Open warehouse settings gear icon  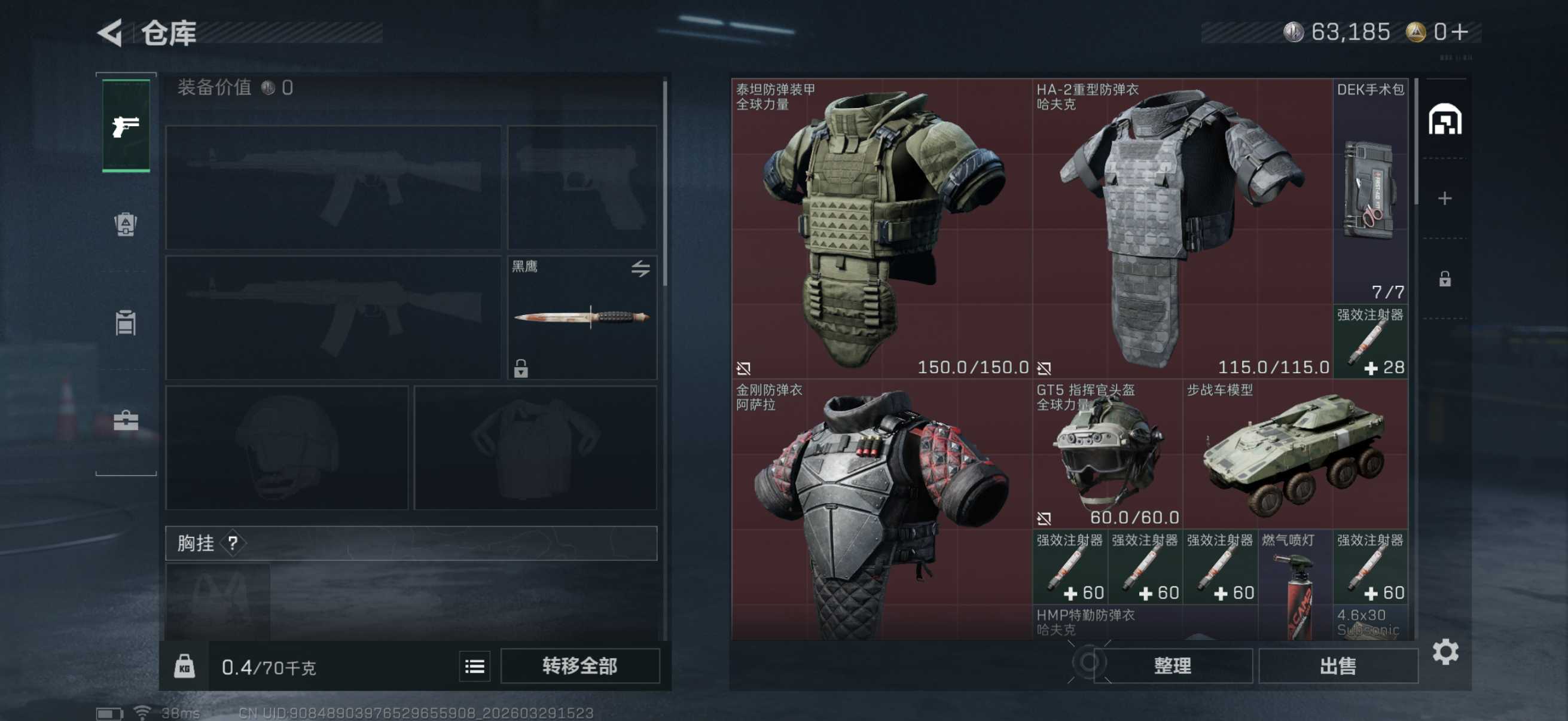(1445, 652)
